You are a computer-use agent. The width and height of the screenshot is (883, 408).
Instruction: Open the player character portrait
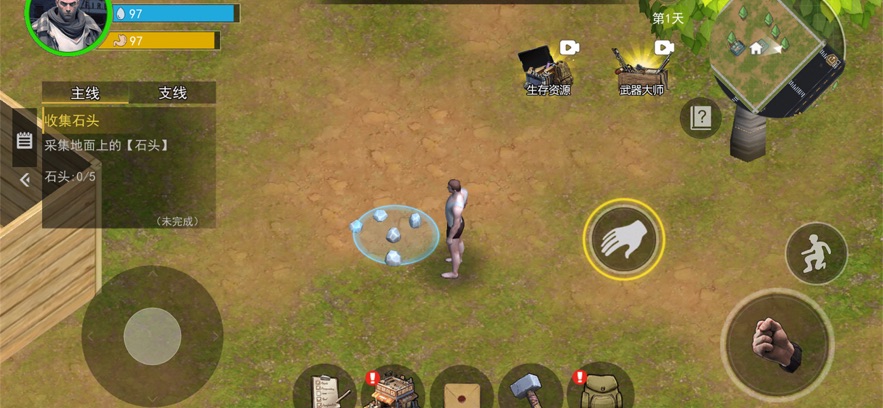[66, 22]
